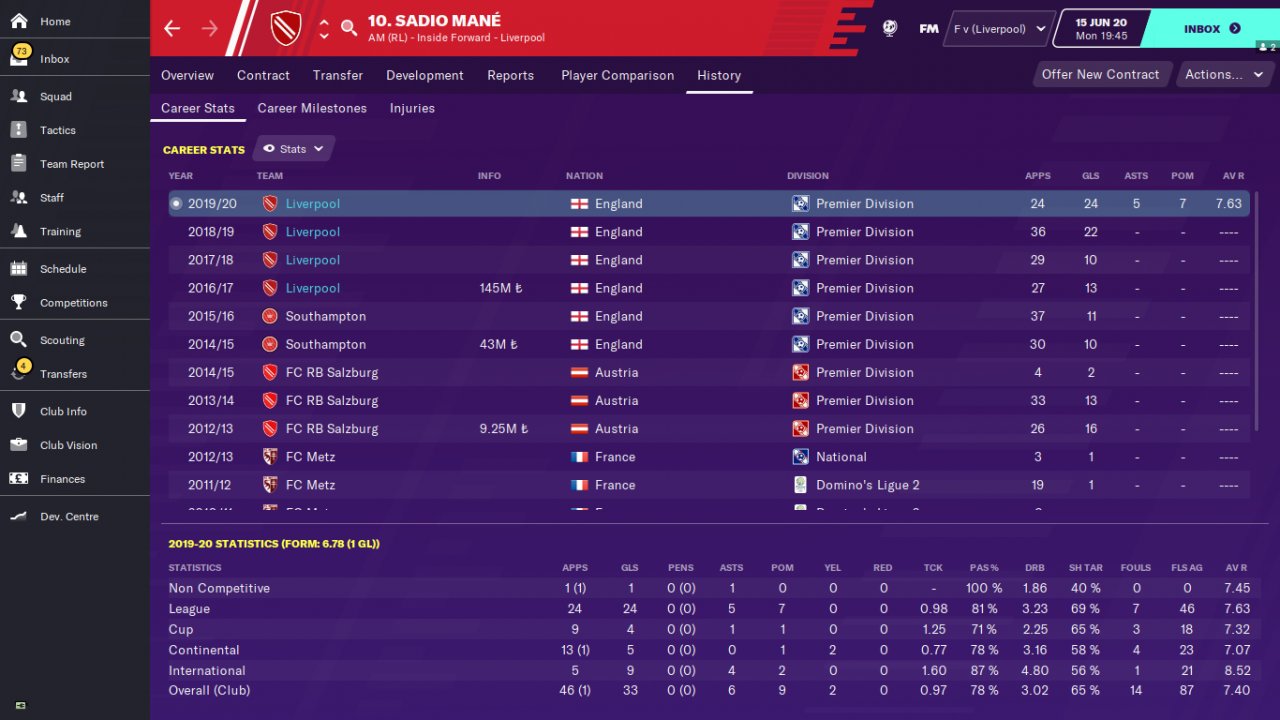This screenshot has width=1280, height=720.
Task: Go back with the left arrow
Action: (x=172, y=28)
